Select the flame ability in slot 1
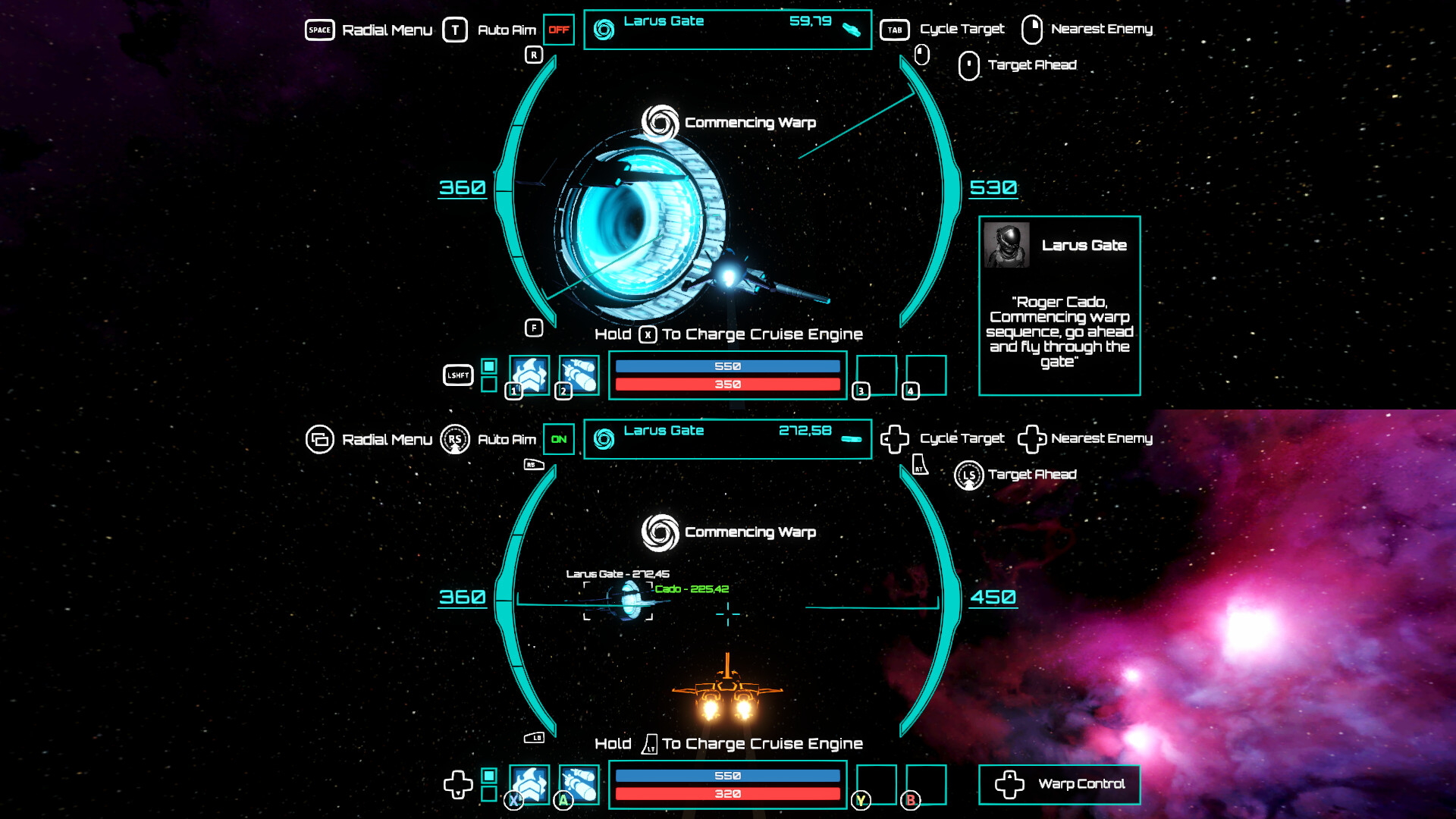Screen dimensions: 1456x819 (530, 375)
